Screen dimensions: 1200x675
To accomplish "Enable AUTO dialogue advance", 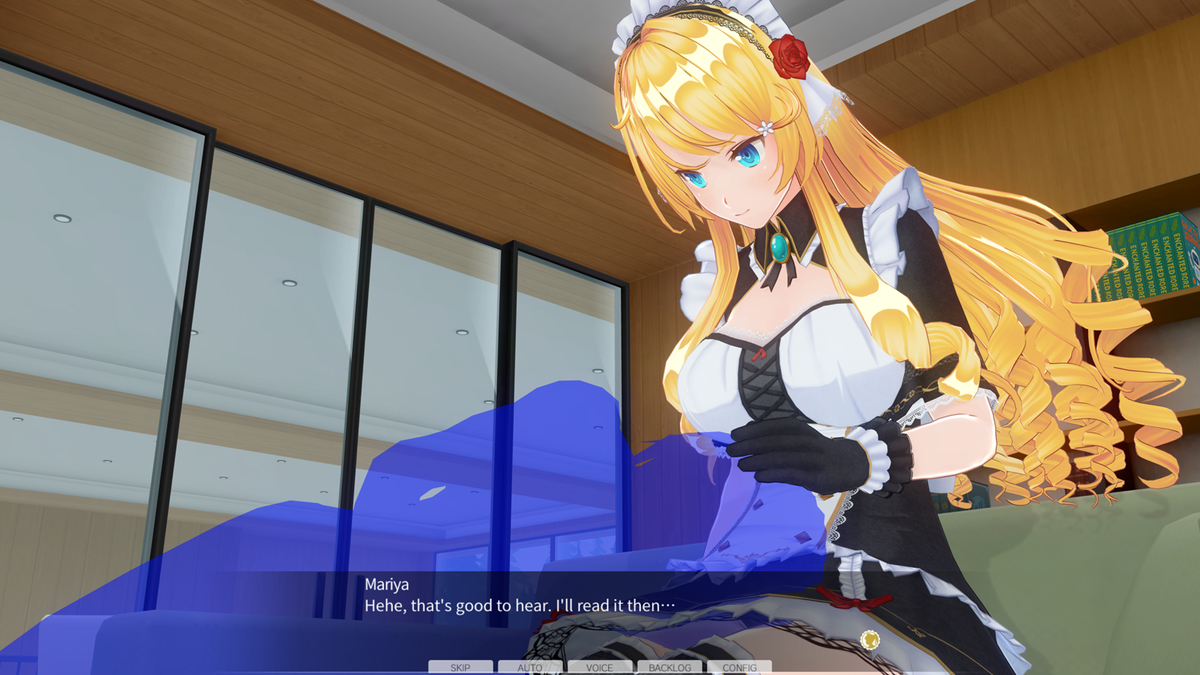I will [x=530, y=667].
